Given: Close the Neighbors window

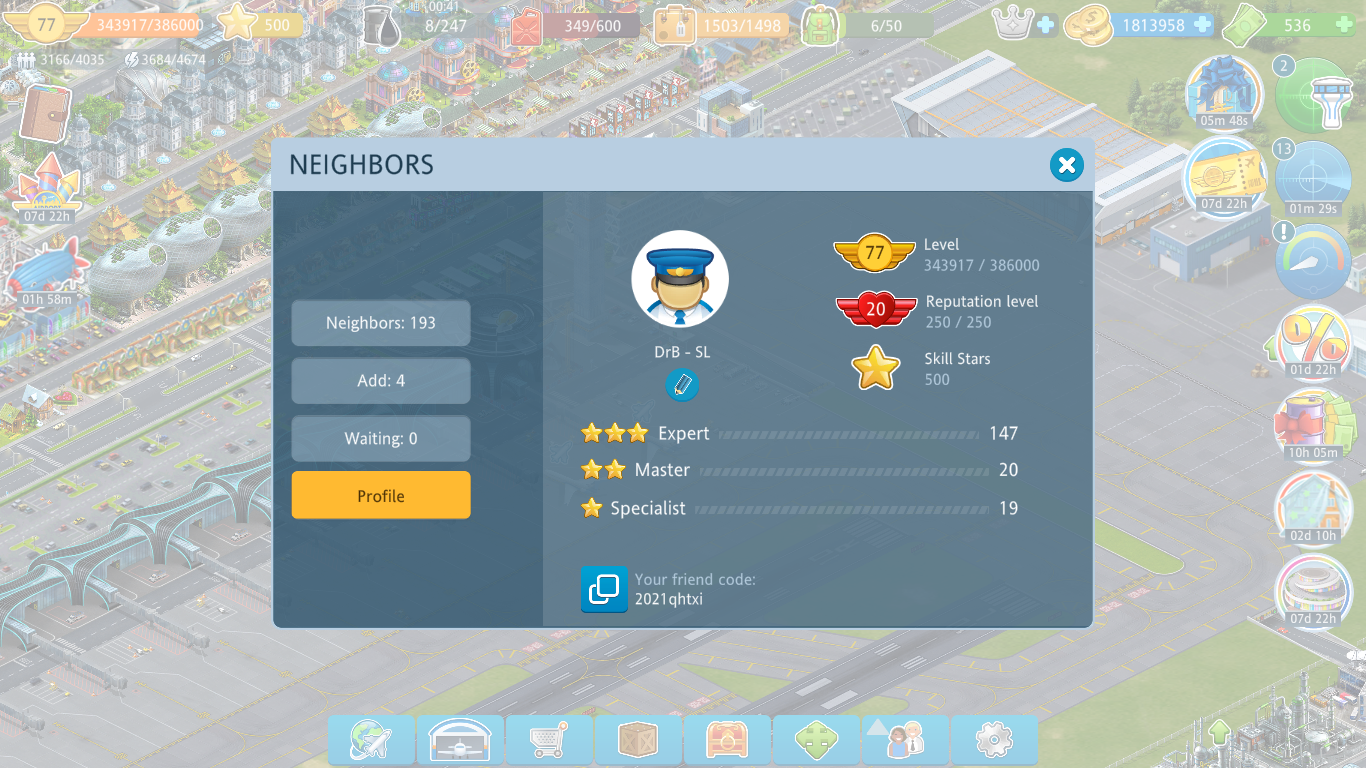Looking at the screenshot, I should pos(1067,165).
